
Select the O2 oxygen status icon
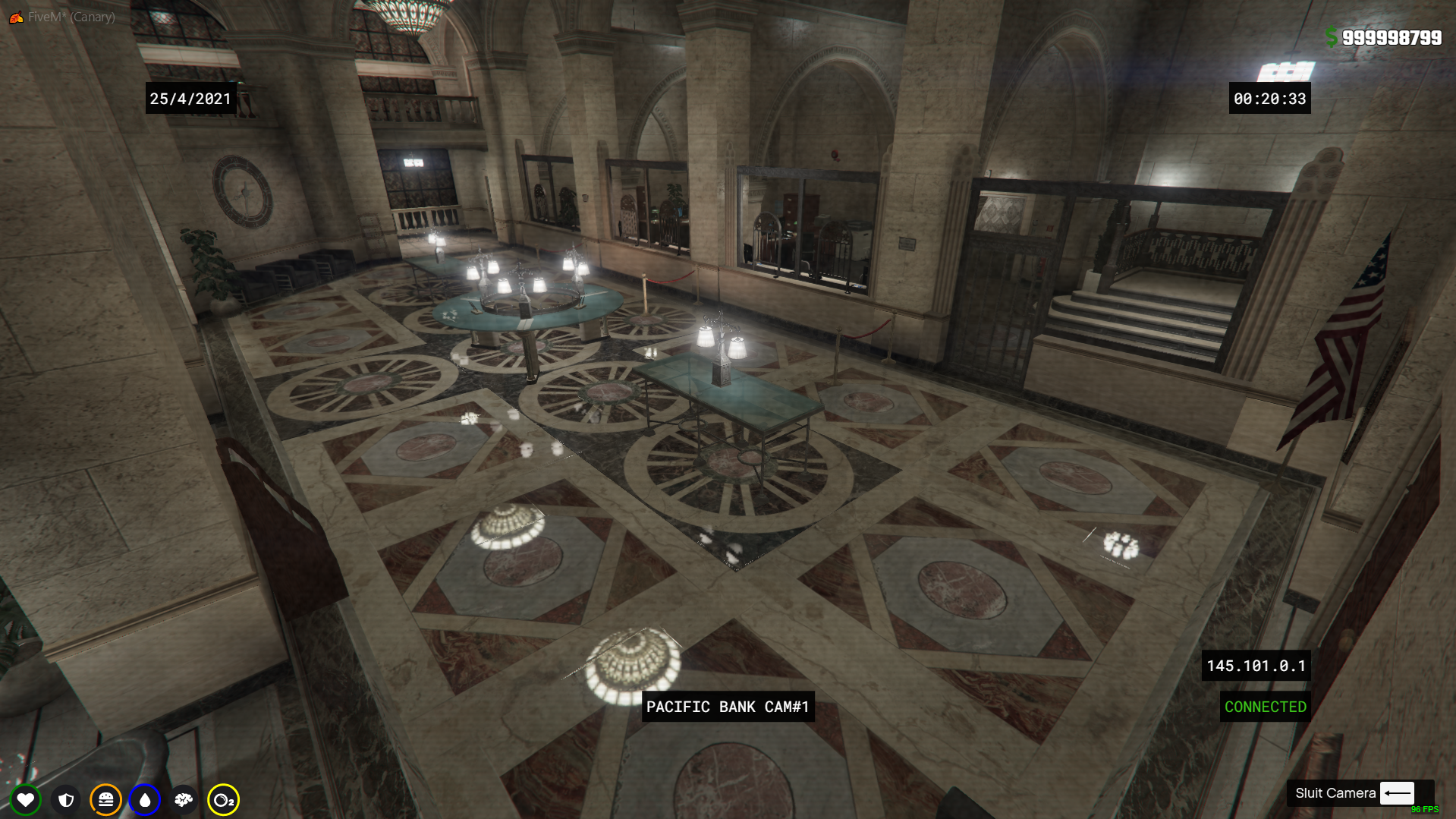point(223,799)
